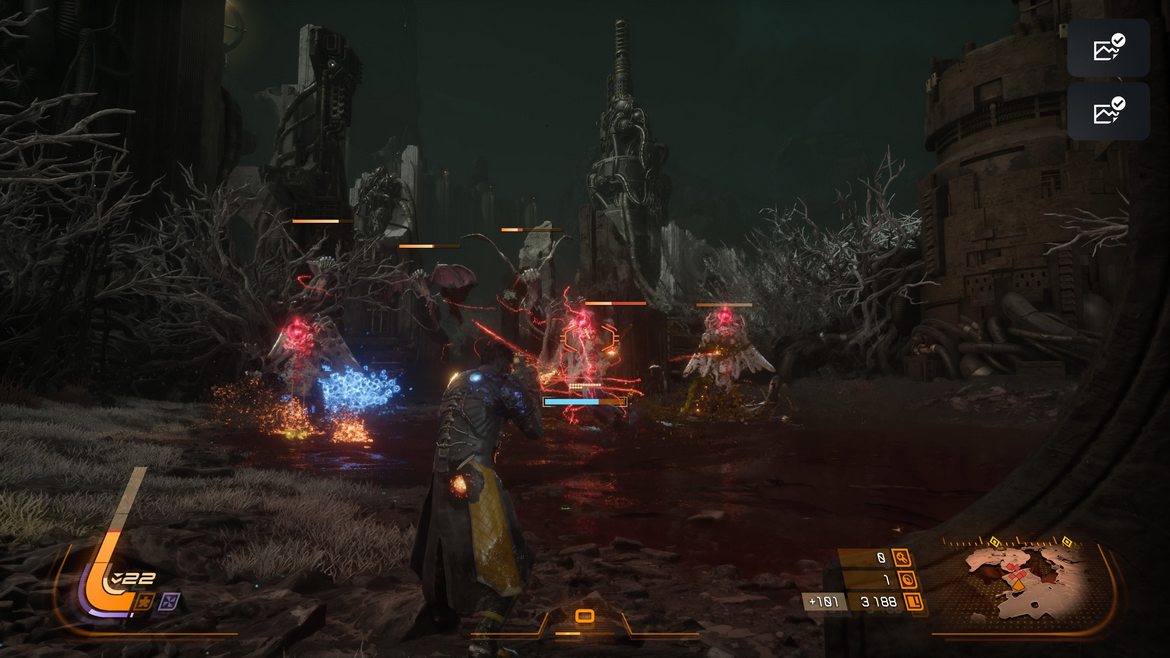This screenshot has width=1170, height=658.
Task: Select the purple cross status icon
Action: tap(169, 601)
